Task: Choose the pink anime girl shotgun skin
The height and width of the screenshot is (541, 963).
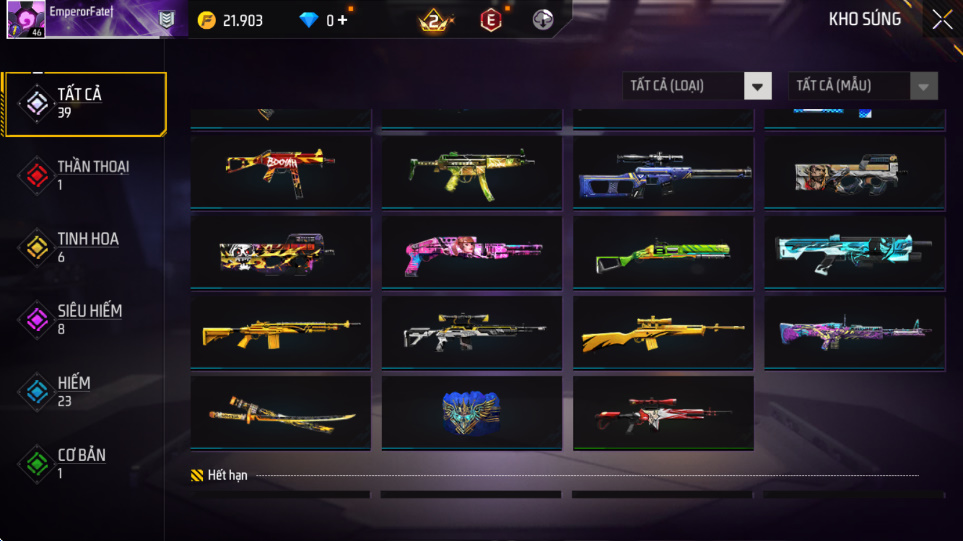Action: (471, 253)
